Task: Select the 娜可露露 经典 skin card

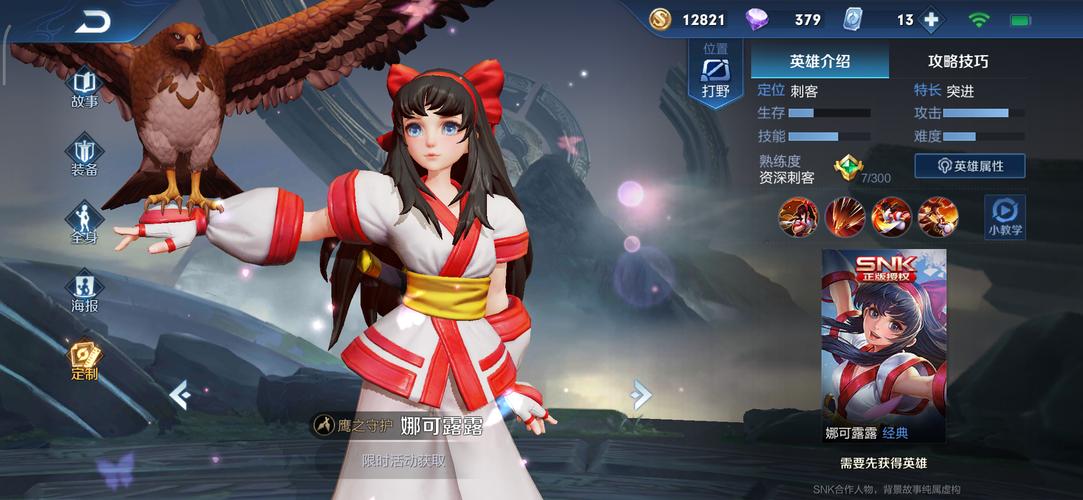Action: pos(883,347)
